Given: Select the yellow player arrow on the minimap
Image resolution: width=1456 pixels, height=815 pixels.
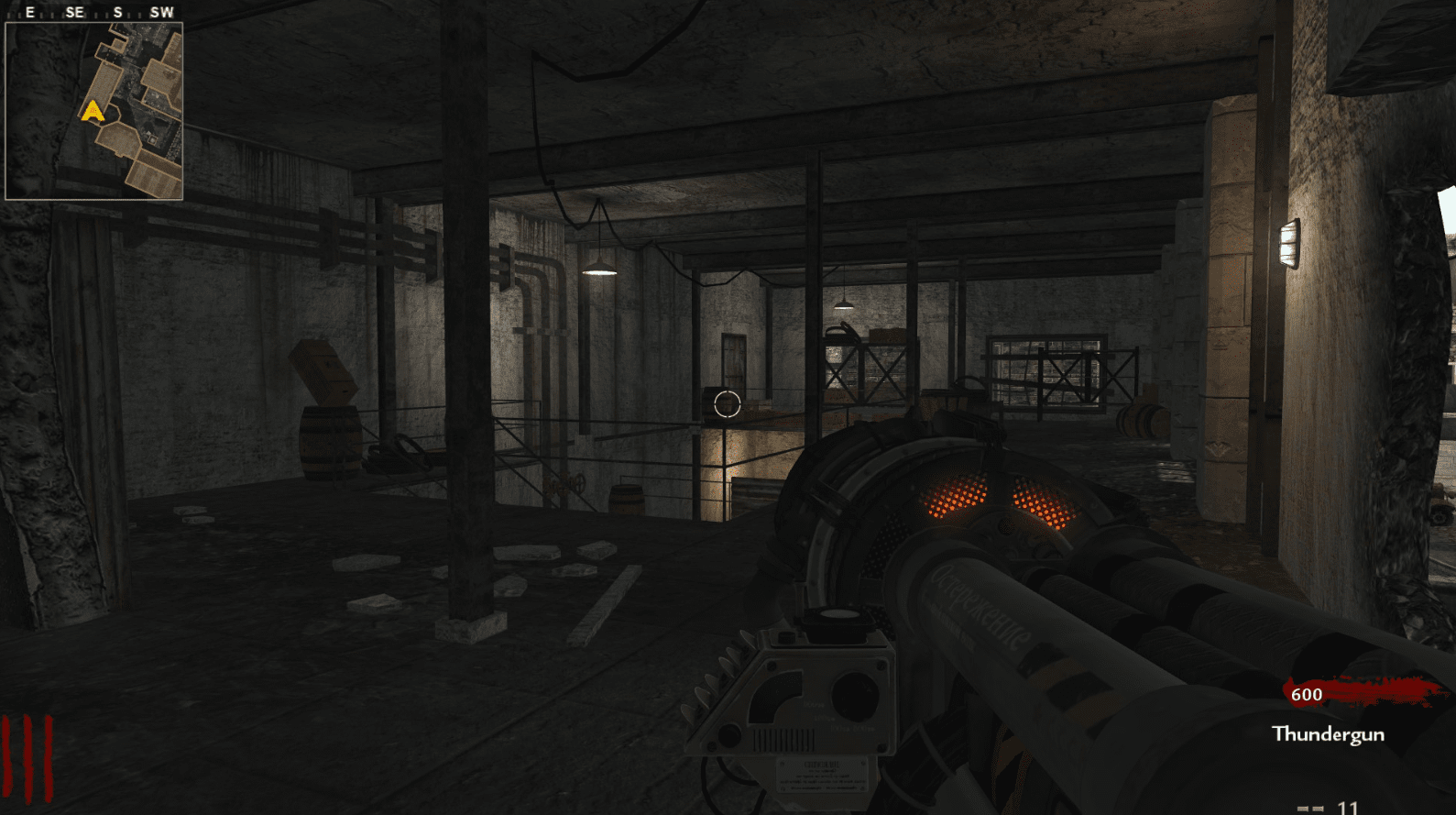Looking at the screenshot, I should [x=93, y=112].
